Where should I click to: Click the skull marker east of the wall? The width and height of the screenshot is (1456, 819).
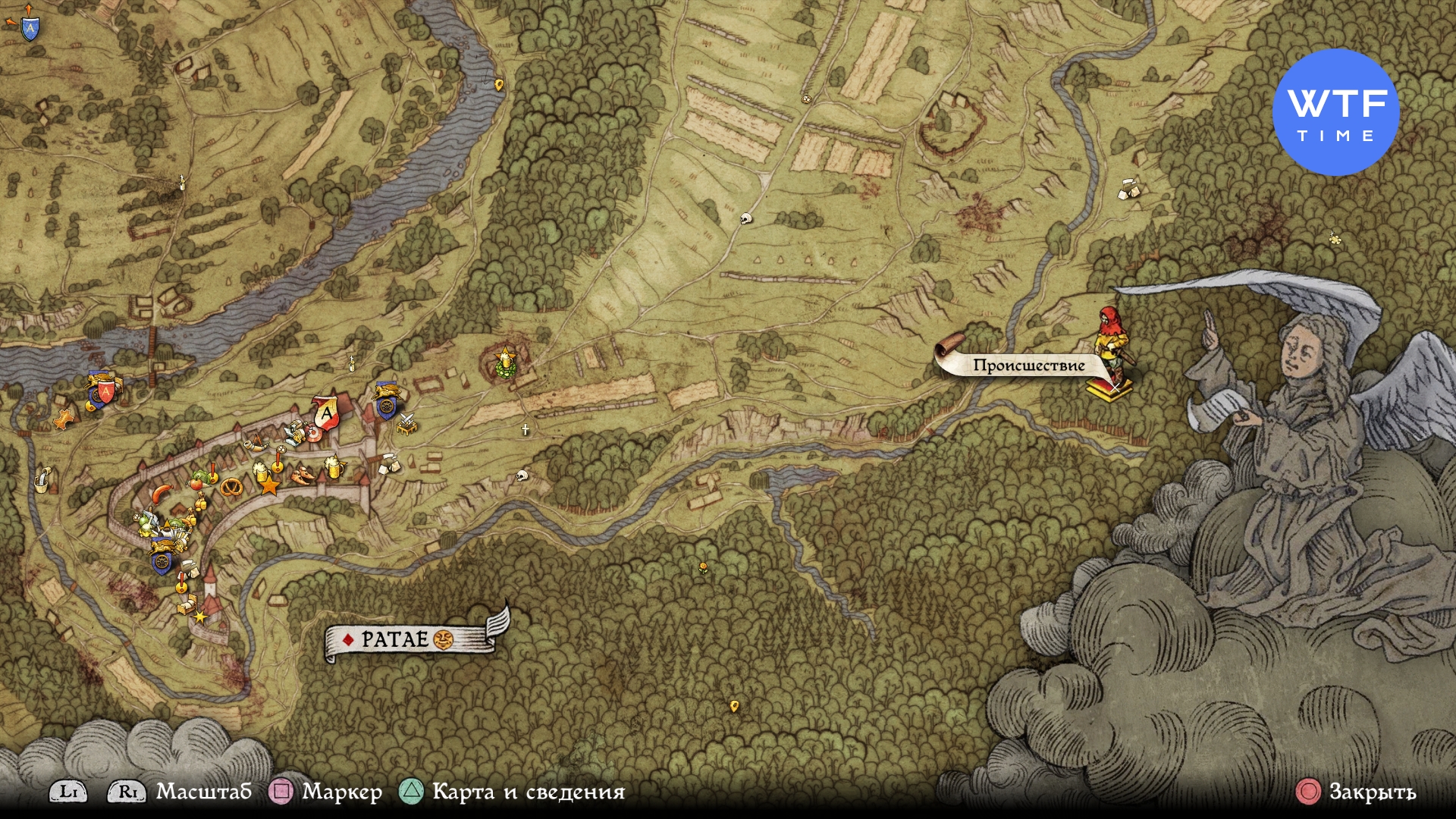coord(521,476)
